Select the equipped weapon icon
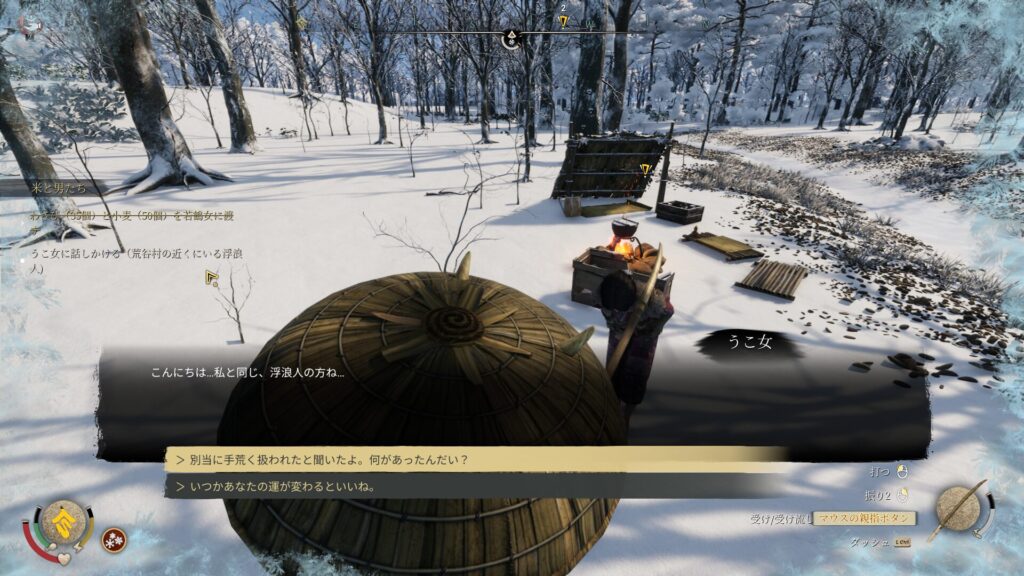This screenshot has width=1024, height=576. (961, 510)
